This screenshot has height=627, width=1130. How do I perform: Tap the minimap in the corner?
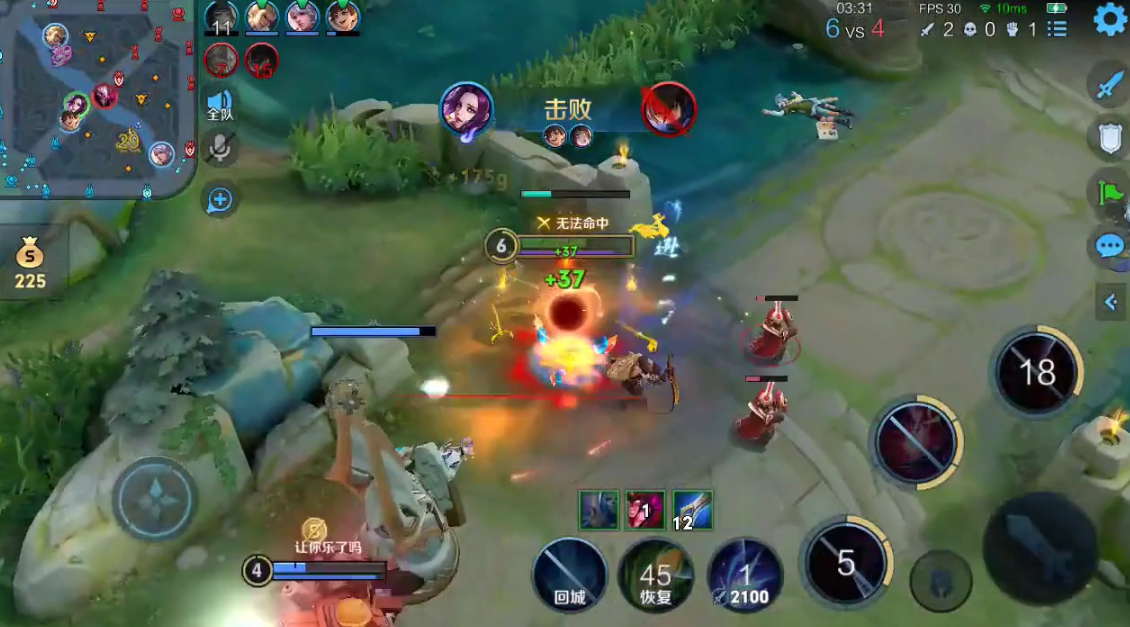[97, 98]
